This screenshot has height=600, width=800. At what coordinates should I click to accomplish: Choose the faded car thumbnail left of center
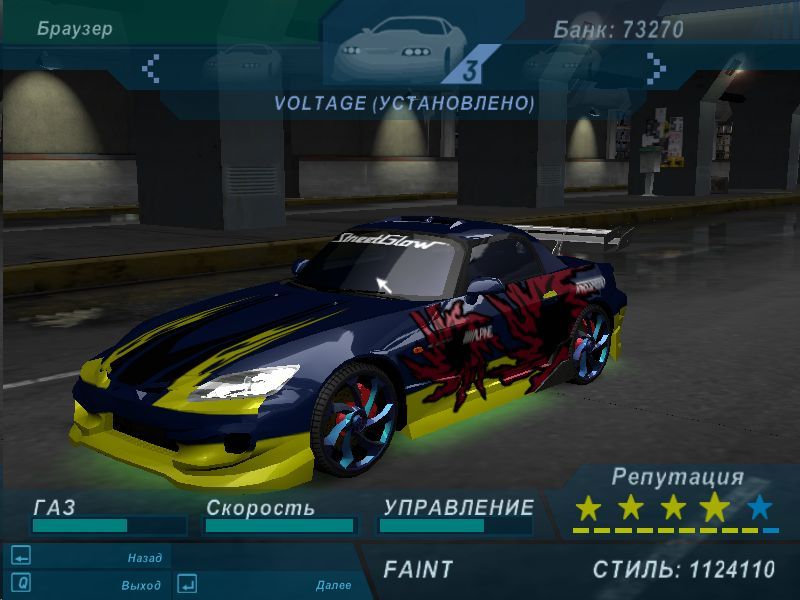pos(242,63)
